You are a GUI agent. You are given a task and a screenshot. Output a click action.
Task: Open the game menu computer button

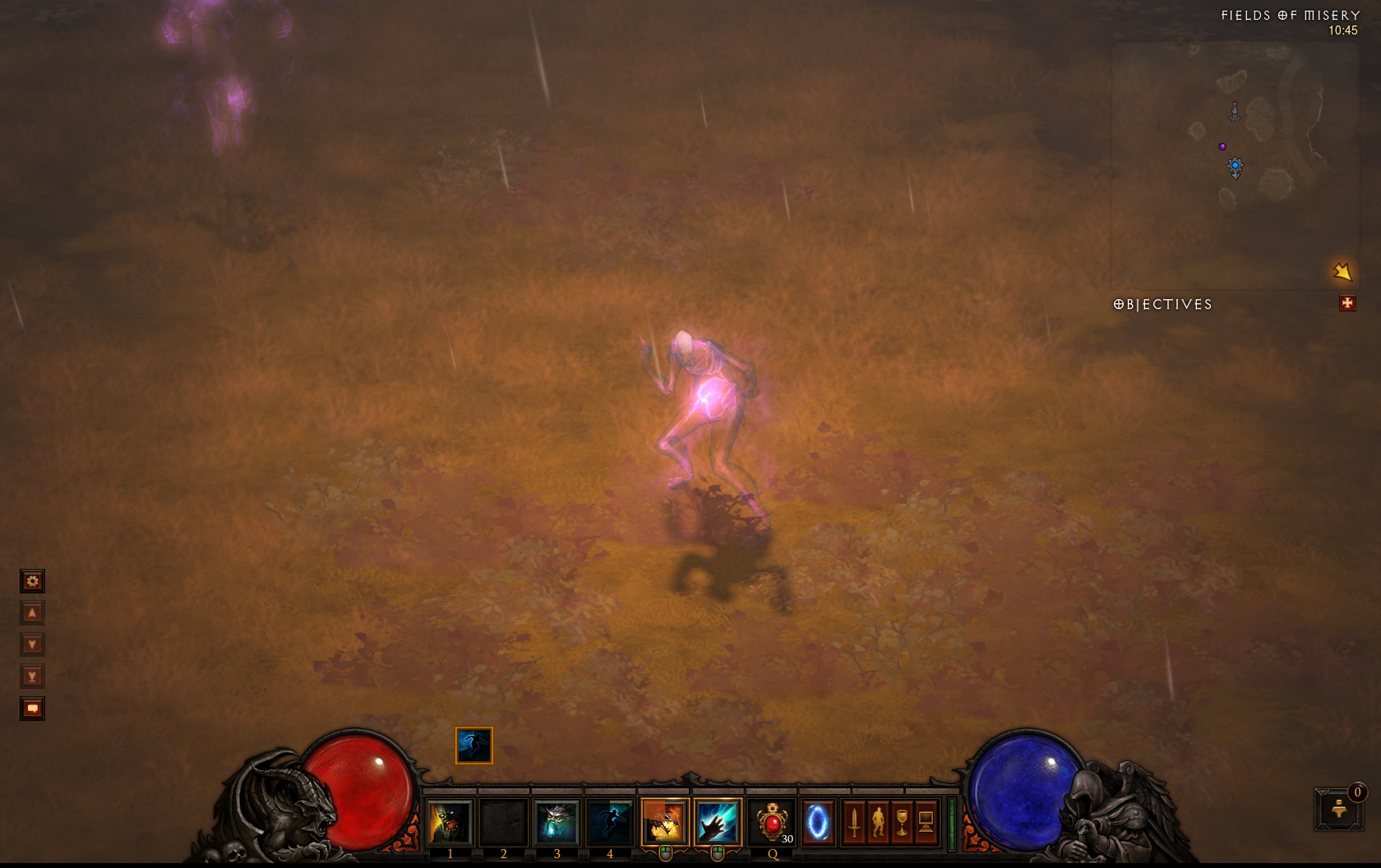(x=926, y=822)
